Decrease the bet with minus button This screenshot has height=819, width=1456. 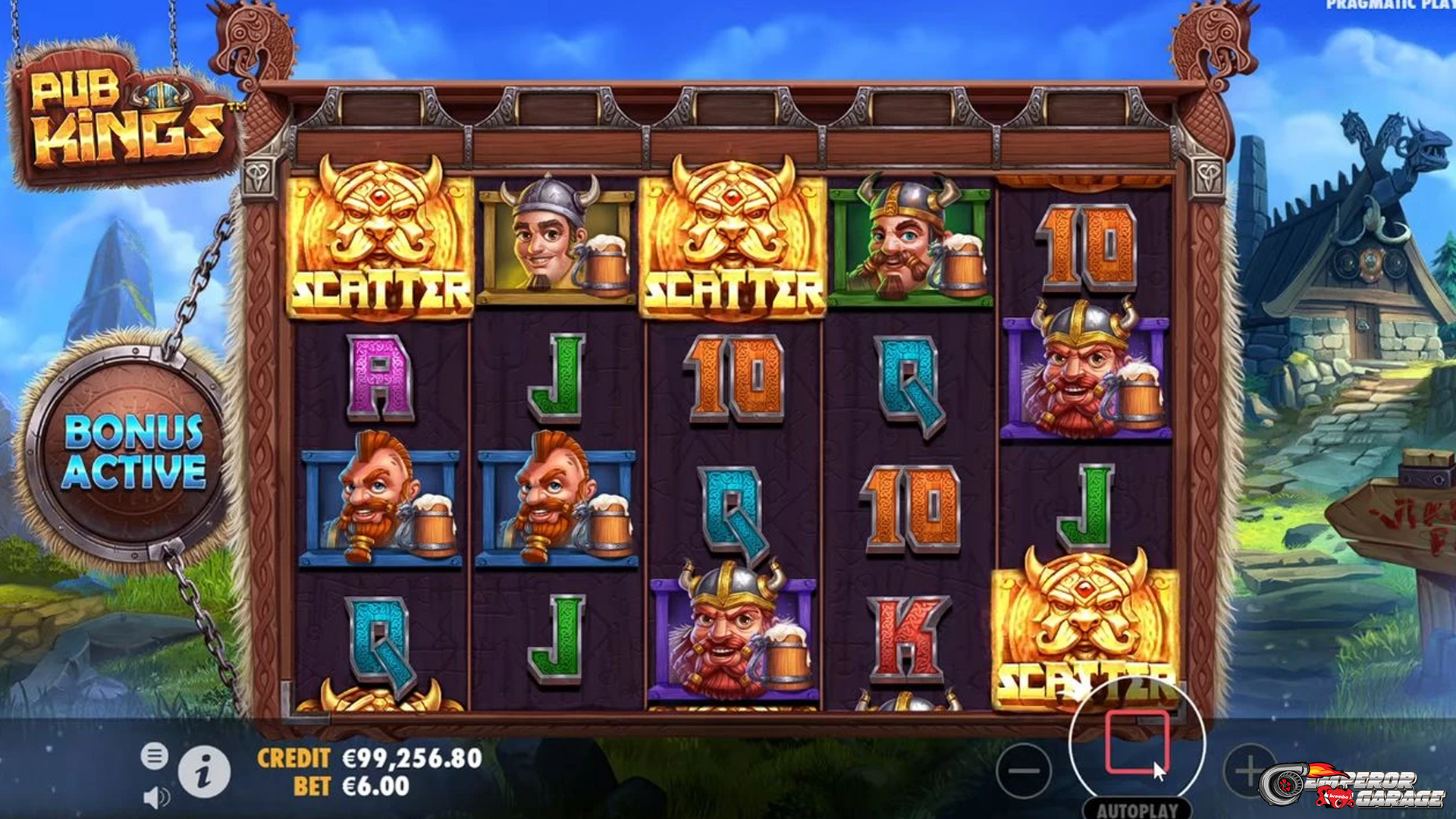1024,771
